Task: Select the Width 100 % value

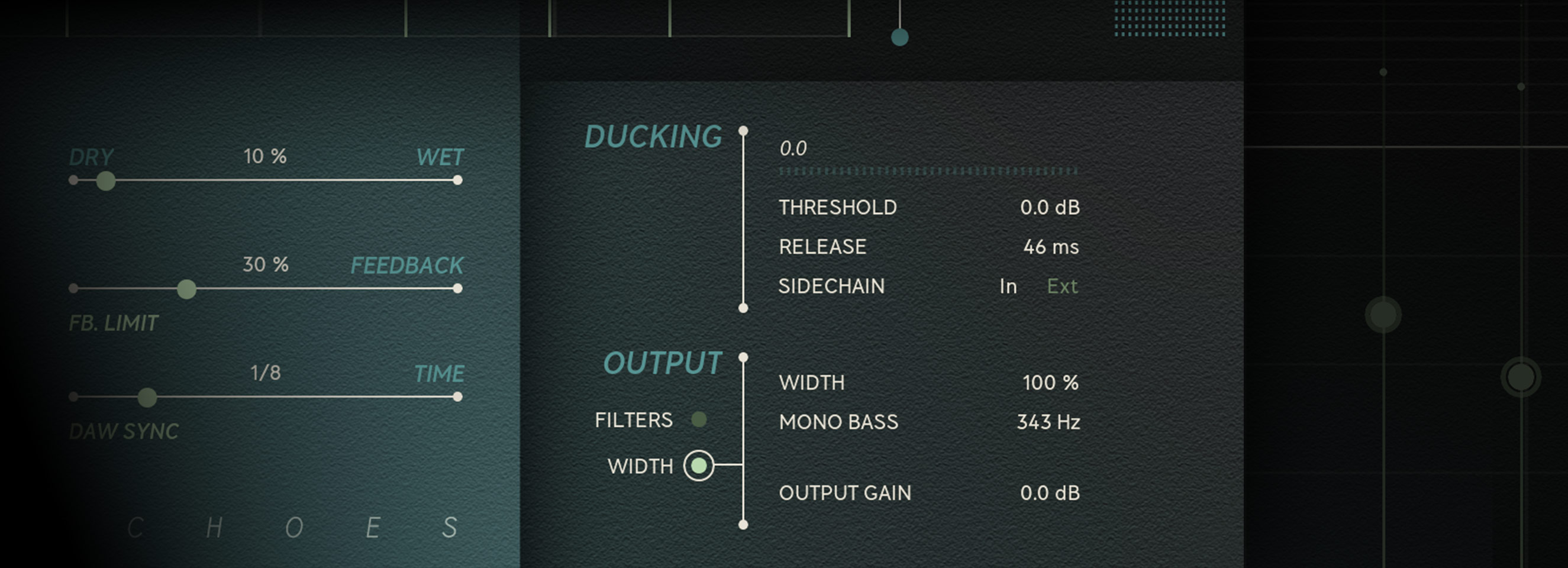Action: click(x=1050, y=383)
